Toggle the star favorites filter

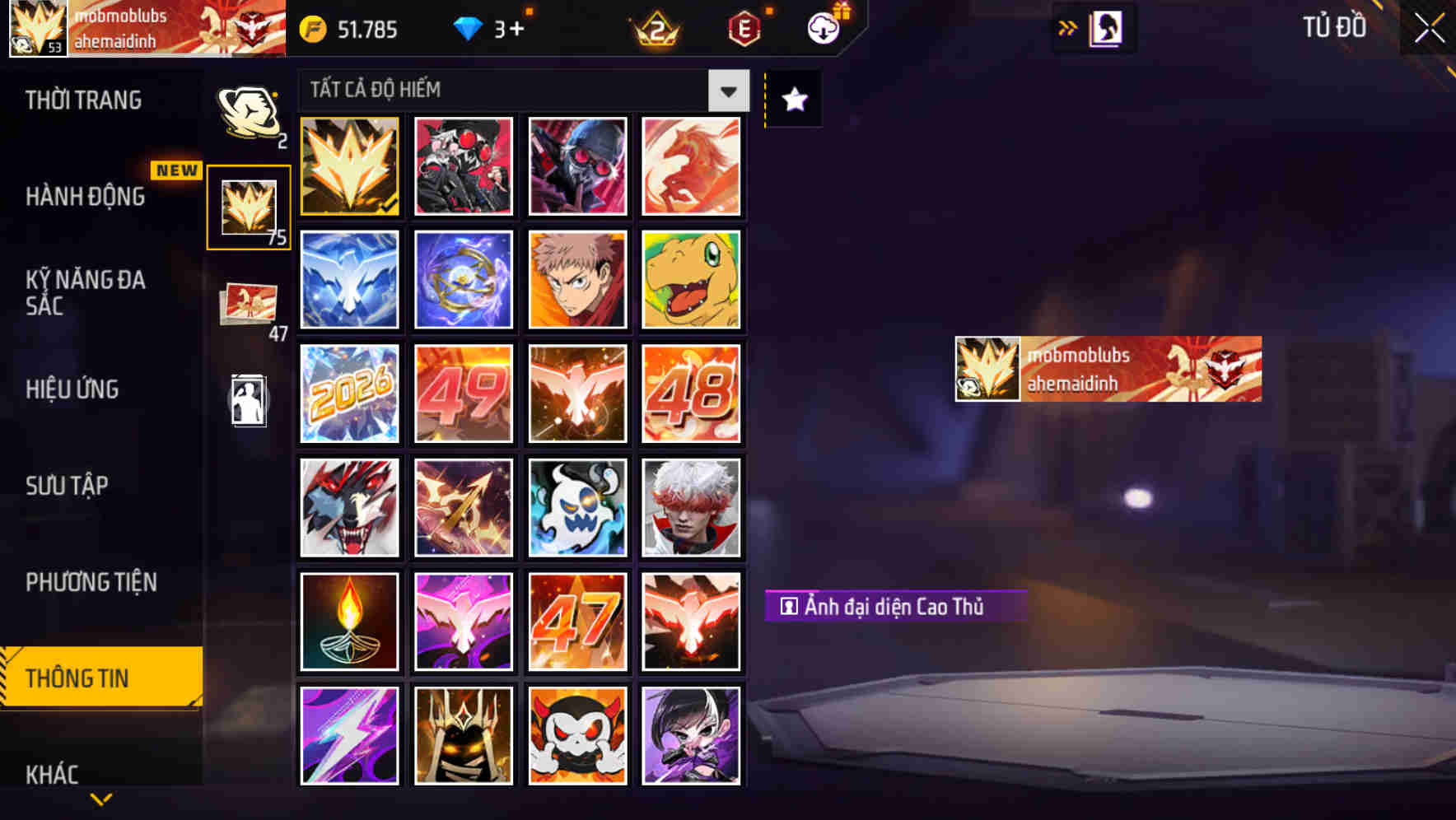(792, 99)
